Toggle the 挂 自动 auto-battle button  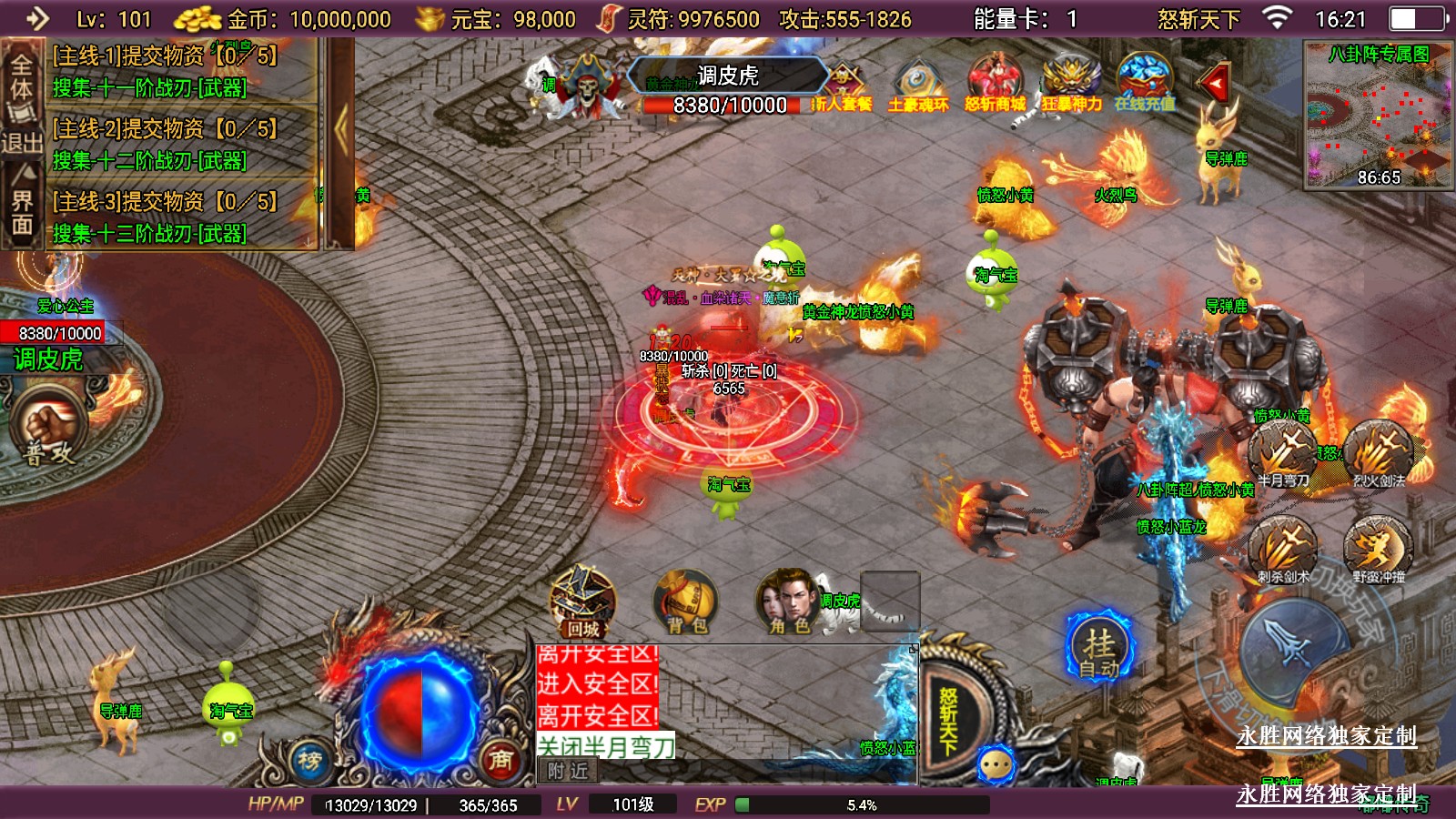(x=1099, y=648)
